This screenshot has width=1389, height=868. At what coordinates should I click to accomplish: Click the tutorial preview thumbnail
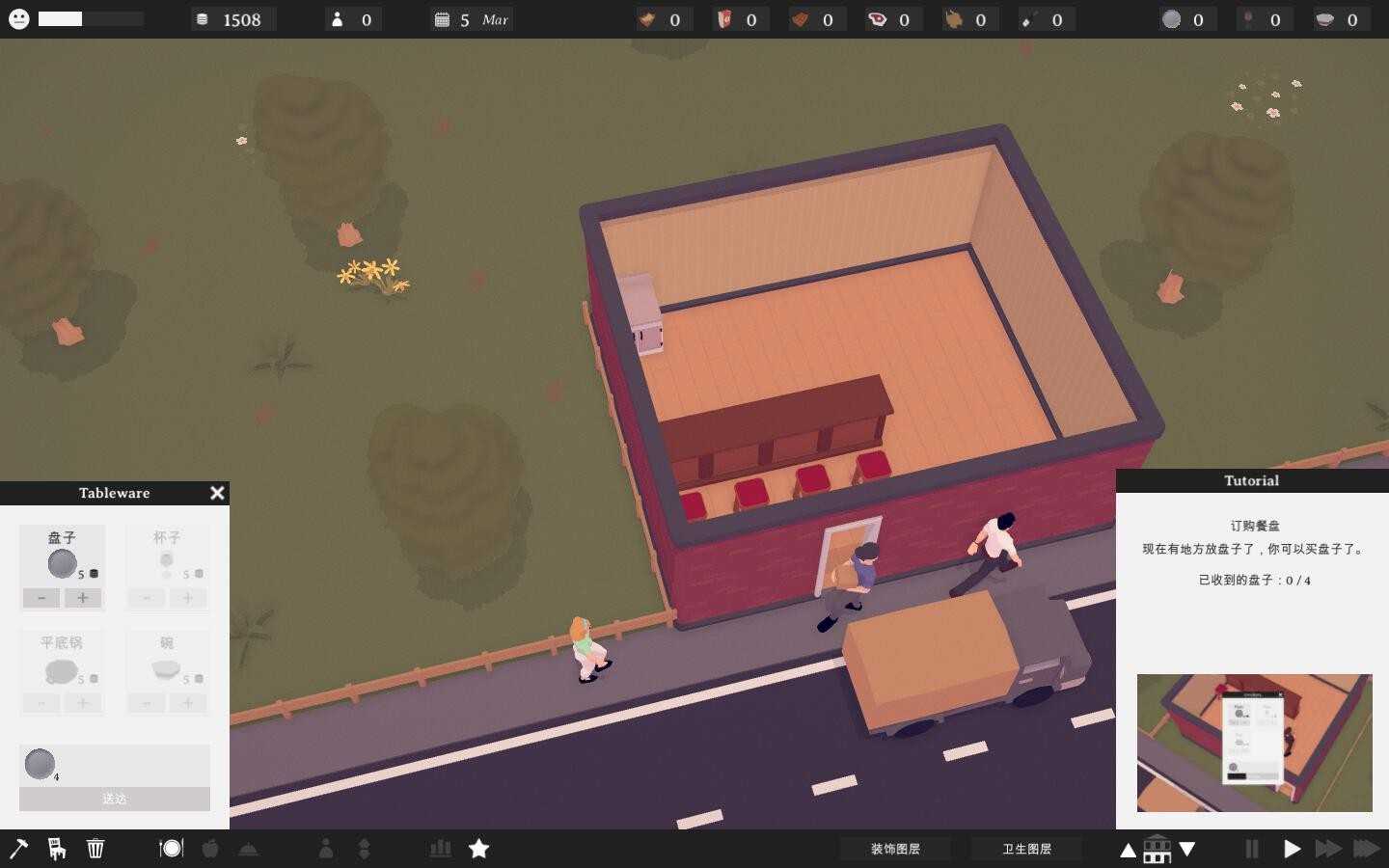coord(1254,743)
